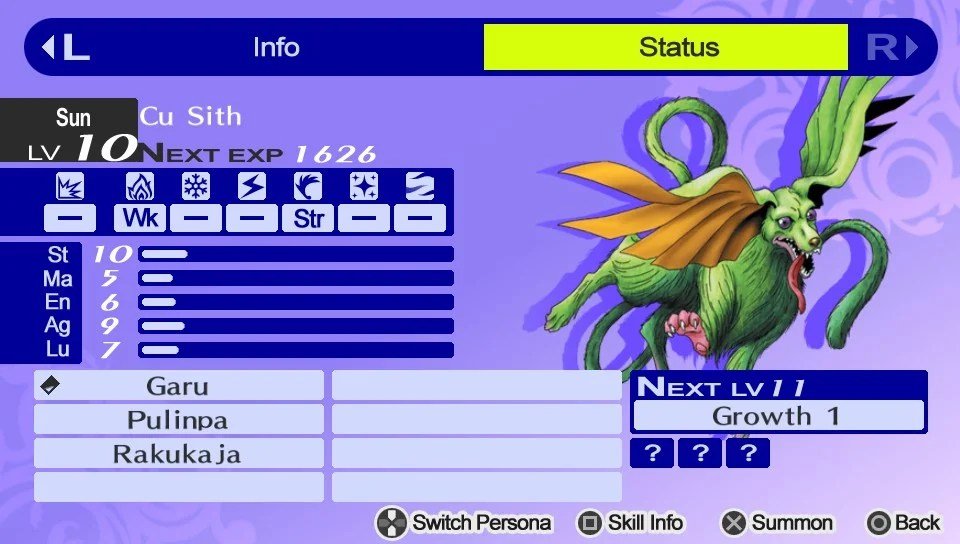Select the ice snowflake affinity icon
Screen dimensions: 960x544
tap(196, 187)
